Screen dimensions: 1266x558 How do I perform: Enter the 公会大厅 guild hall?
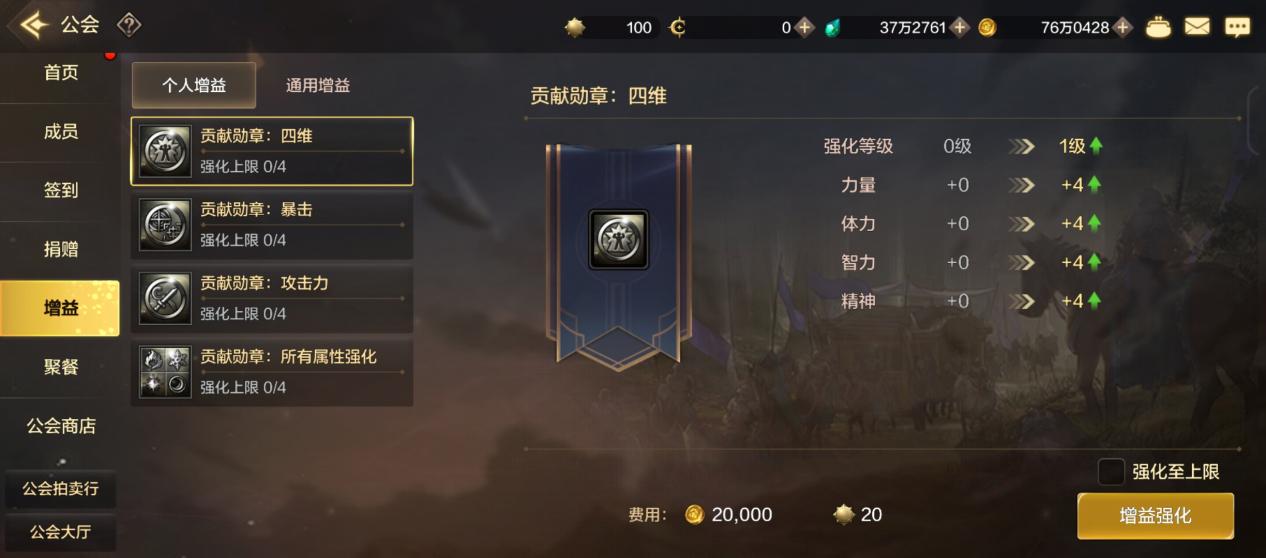(x=60, y=532)
